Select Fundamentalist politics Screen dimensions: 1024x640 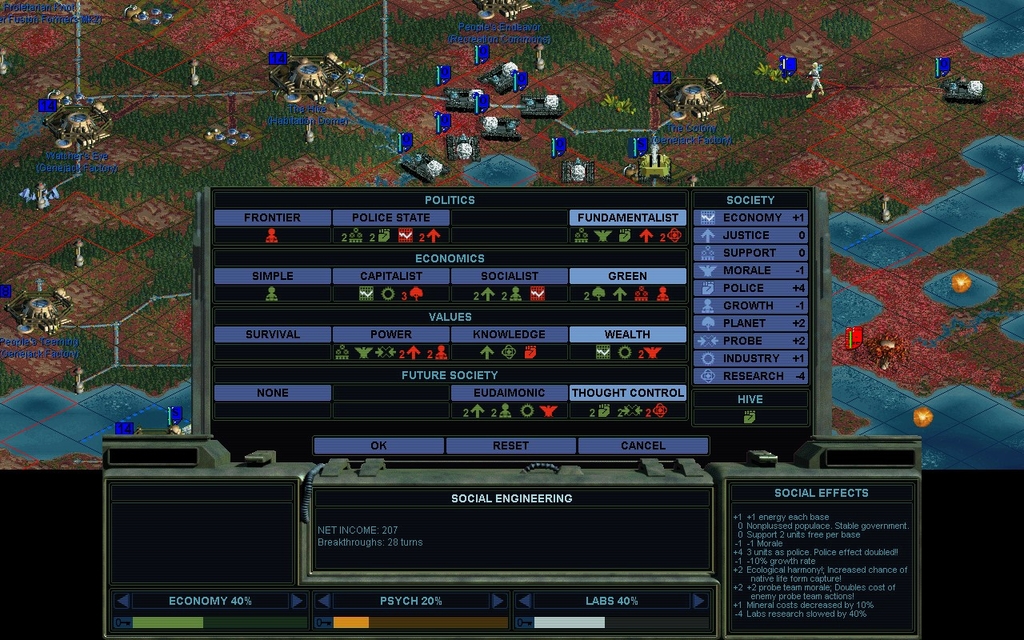(628, 217)
